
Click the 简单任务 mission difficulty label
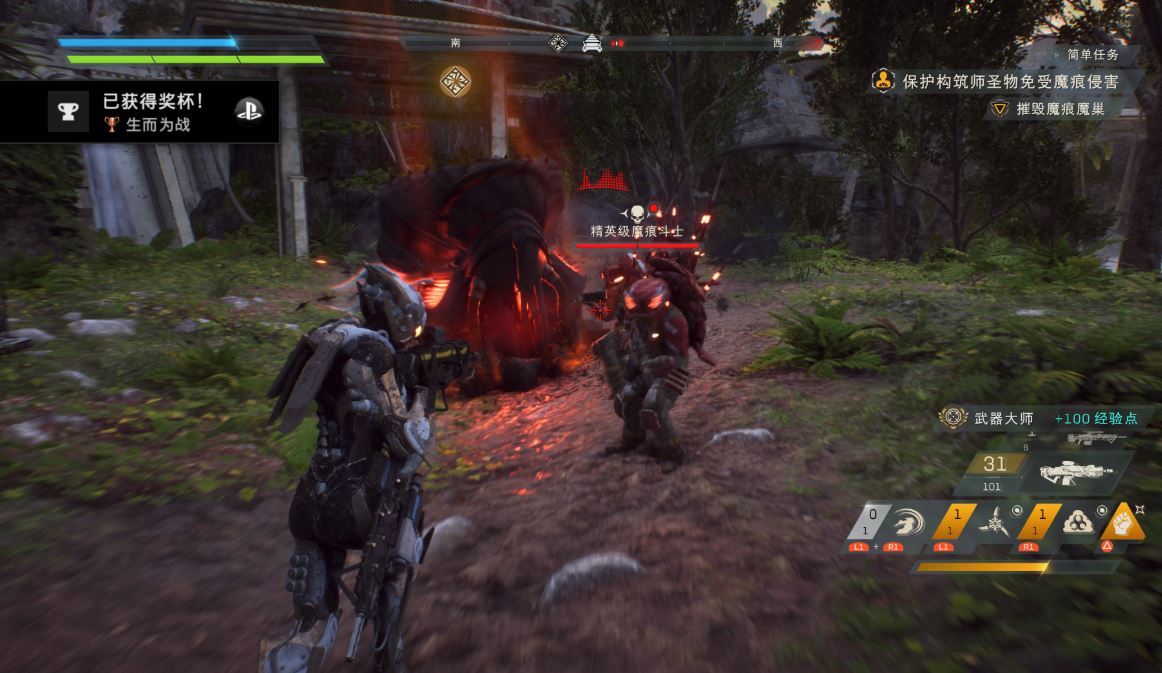(x=1093, y=55)
